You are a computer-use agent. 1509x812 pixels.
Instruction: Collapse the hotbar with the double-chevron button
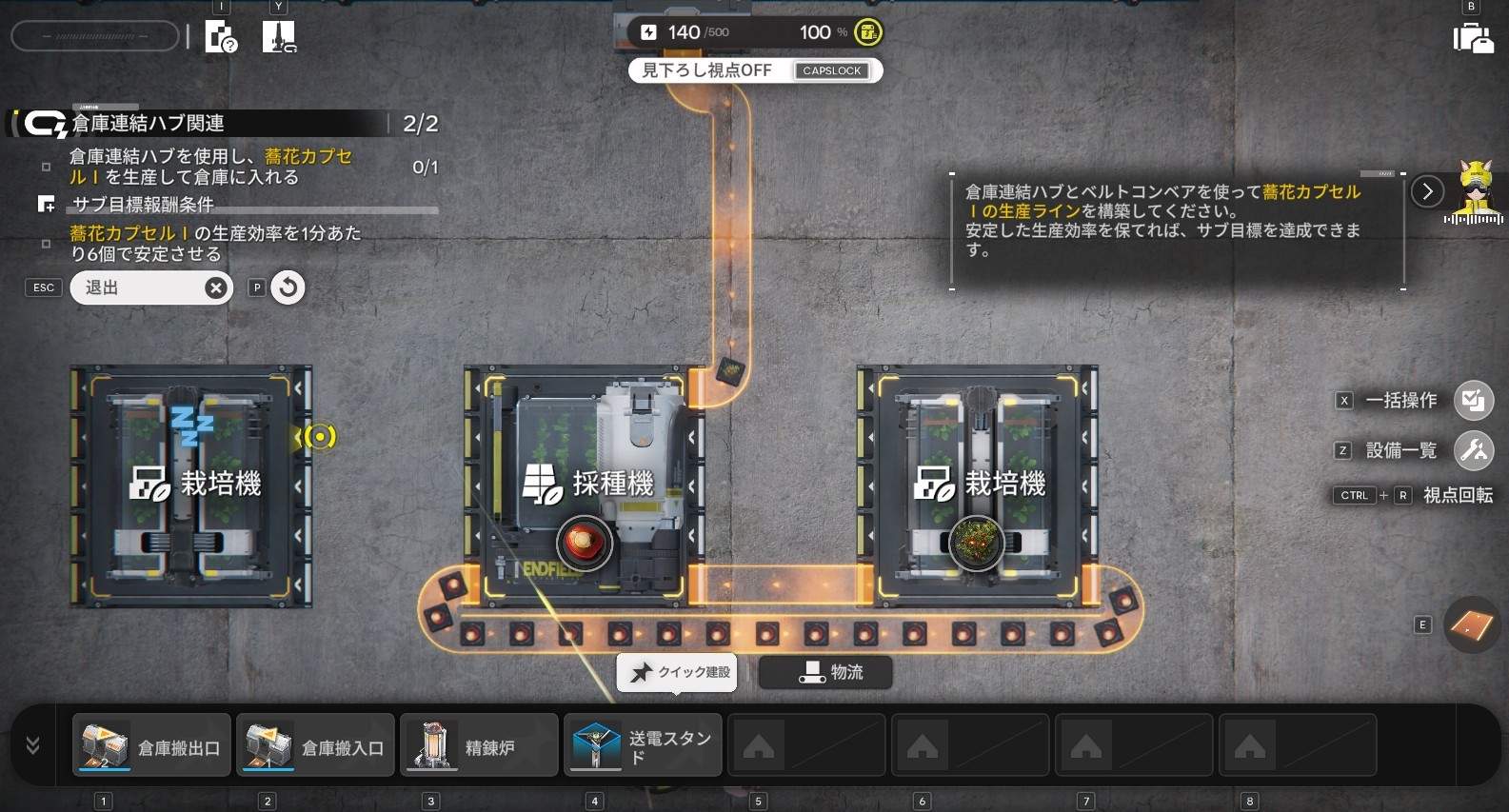tap(33, 745)
